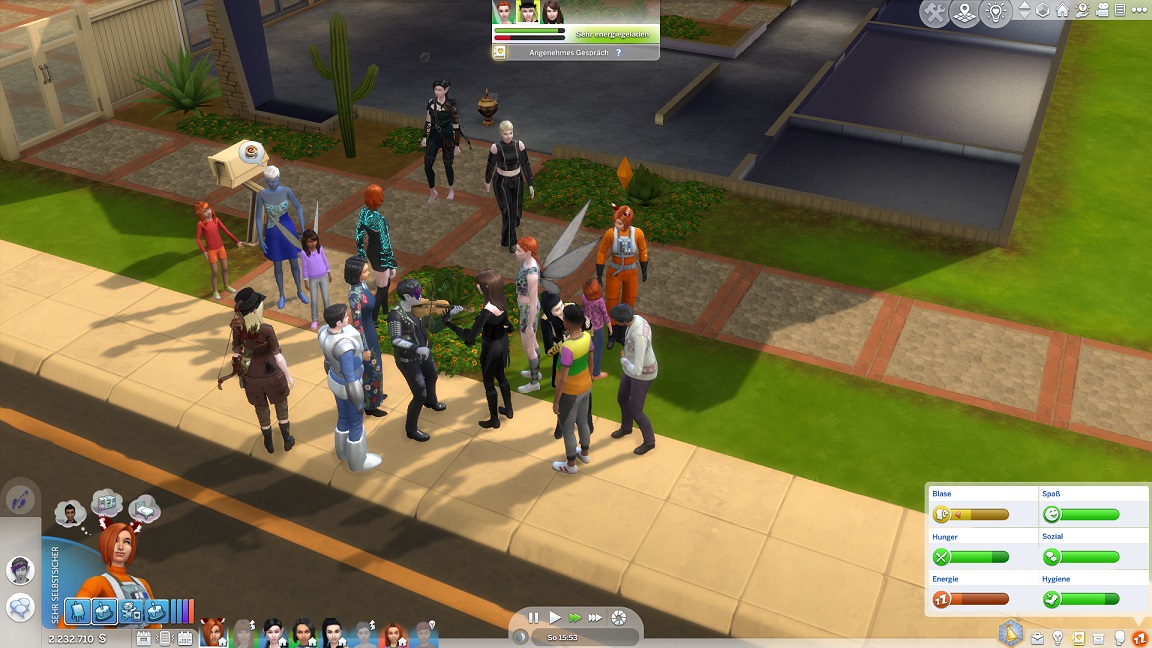Open the world map via the map pin icon
The image size is (1152, 648).
point(965,13)
